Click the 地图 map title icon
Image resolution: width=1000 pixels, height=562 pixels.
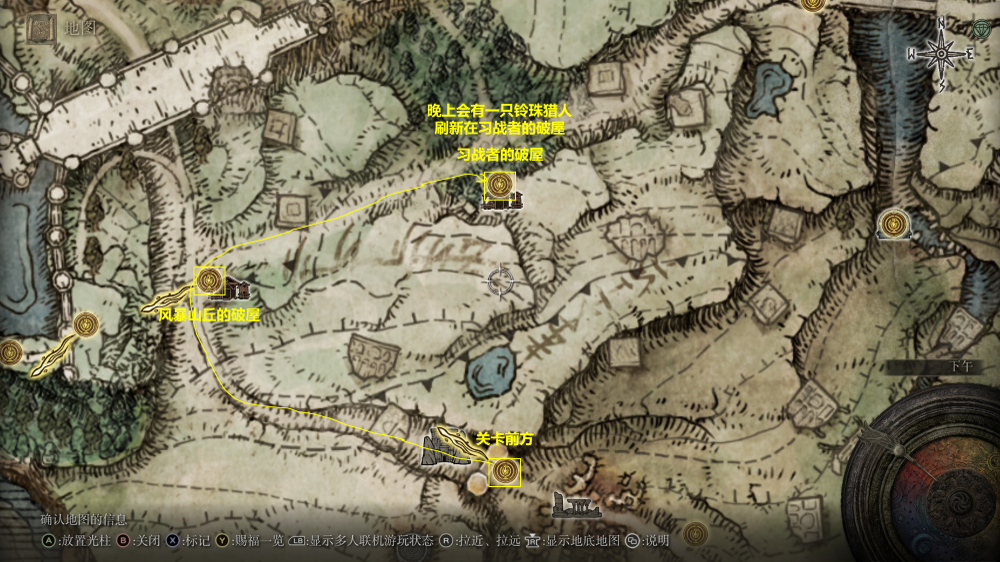point(41,28)
